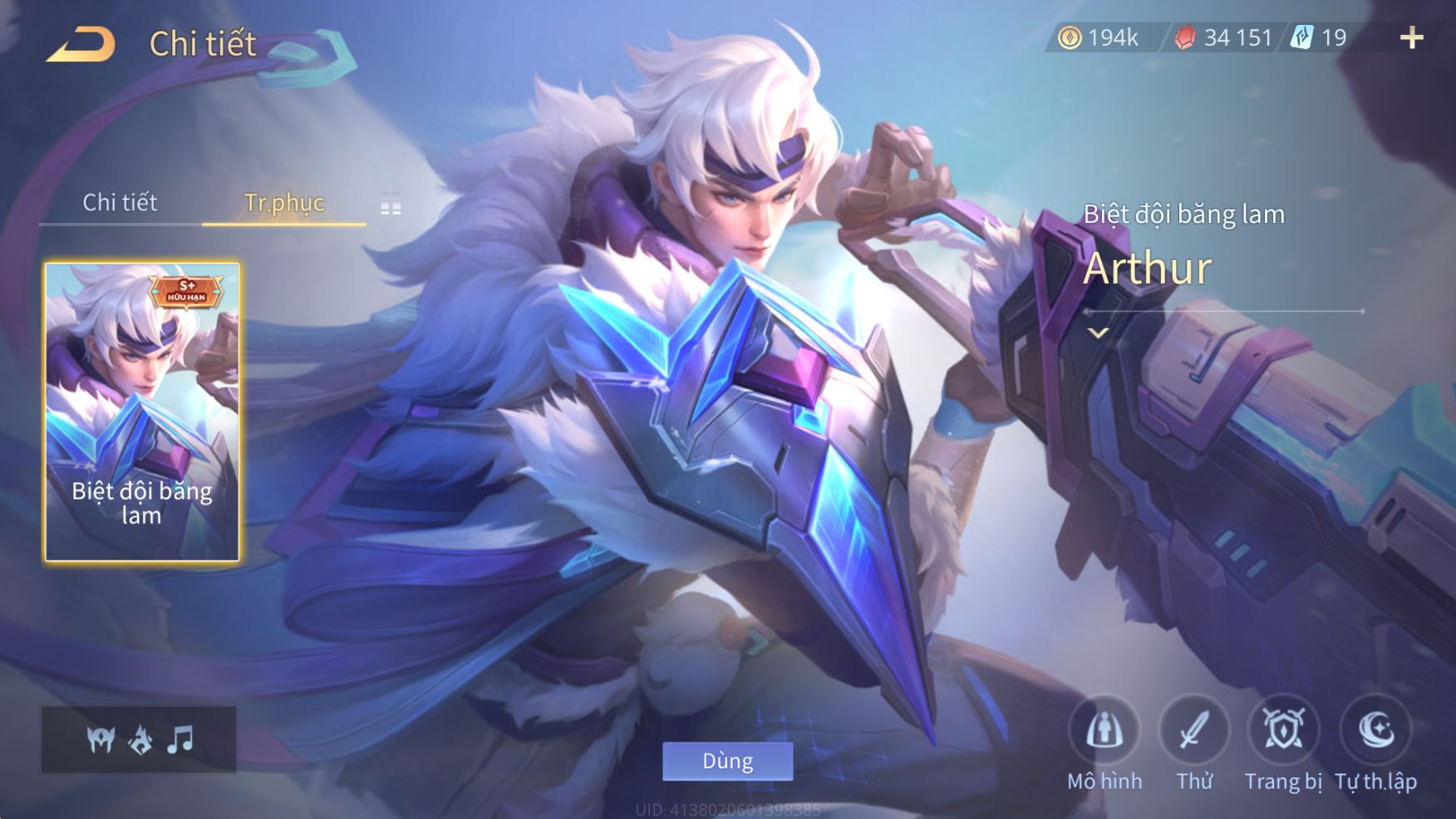Add currency with the plus button

tap(1411, 37)
